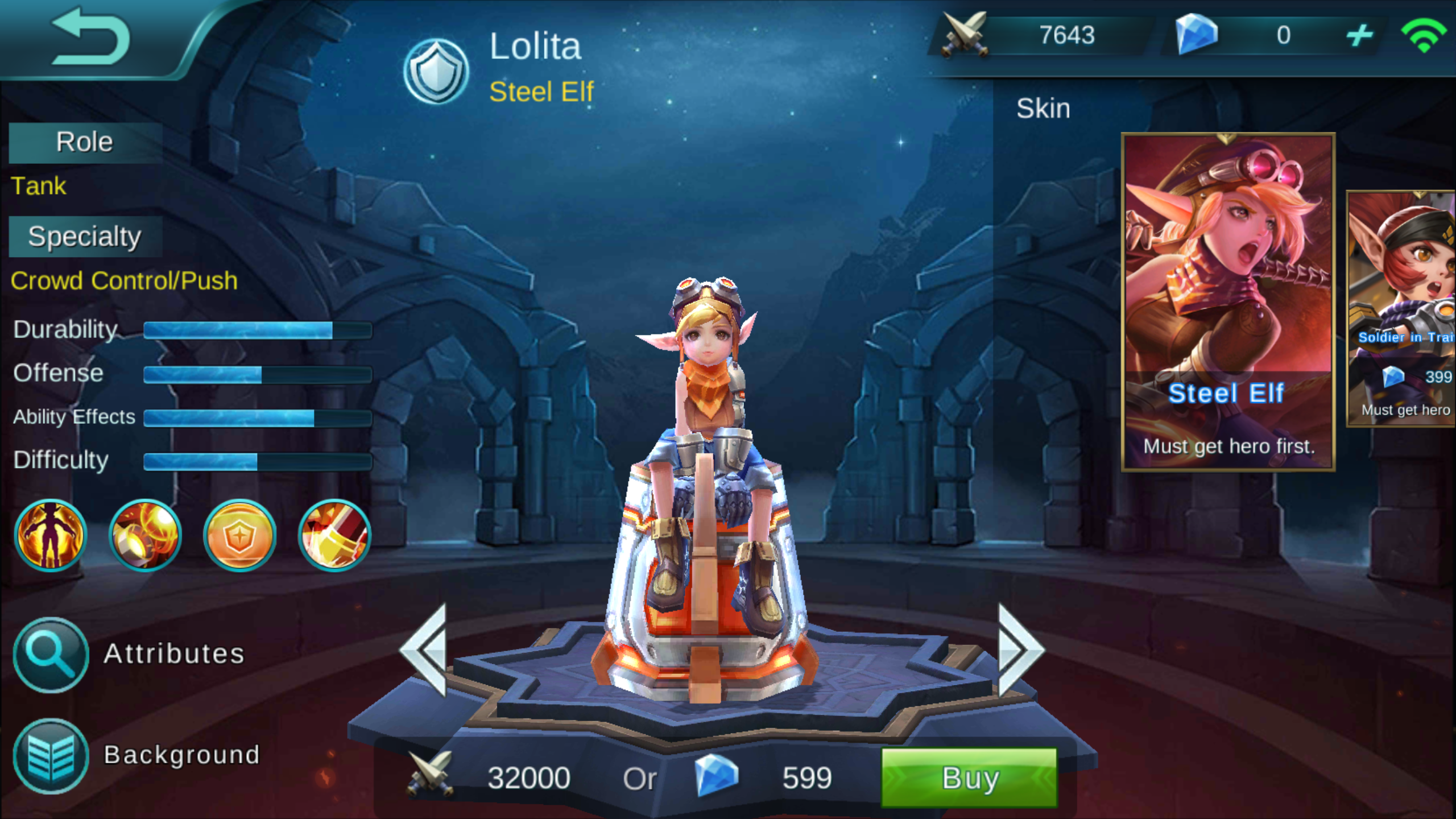This screenshot has width=1456, height=819.
Task: Select the fourth ultimate skill icon
Action: 333,535
